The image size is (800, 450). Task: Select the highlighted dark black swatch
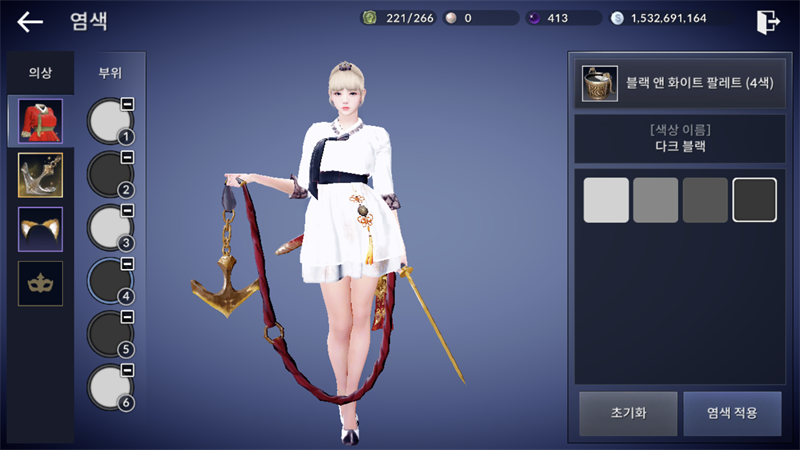pos(755,200)
